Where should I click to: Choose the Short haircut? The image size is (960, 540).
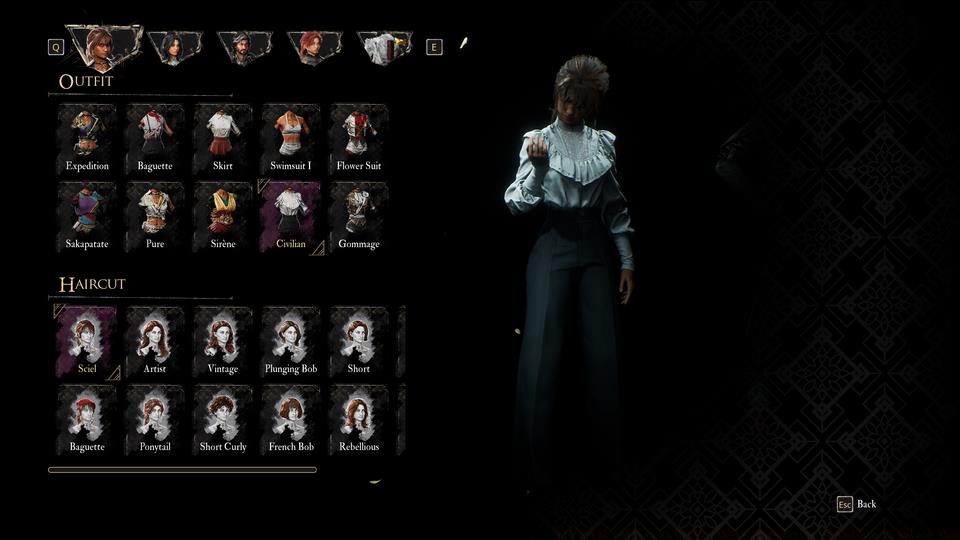(x=359, y=342)
